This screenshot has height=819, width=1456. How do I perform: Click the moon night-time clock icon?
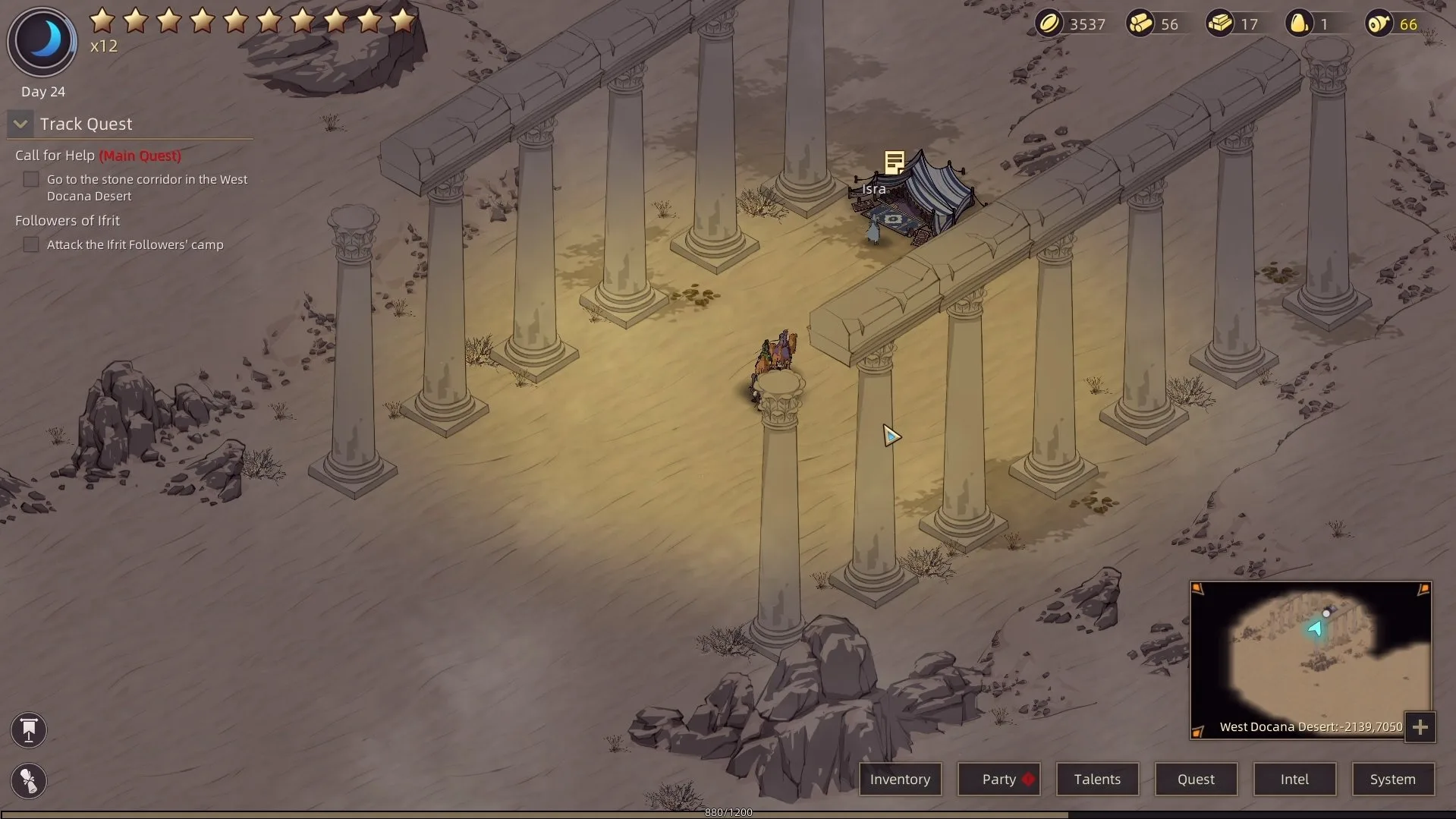click(42, 41)
